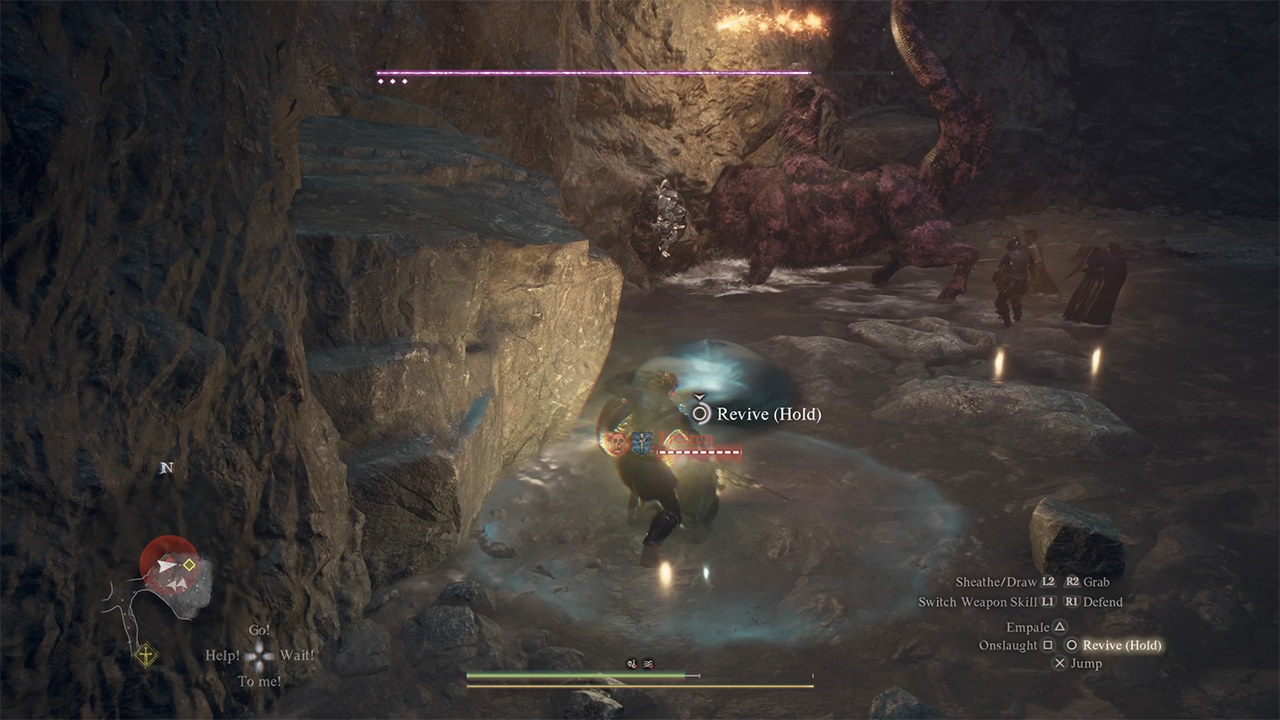This screenshot has height=720, width=1280.
Task: Choose the Help! pawn command
Action: pyautogui.click(x=223, y=656)
